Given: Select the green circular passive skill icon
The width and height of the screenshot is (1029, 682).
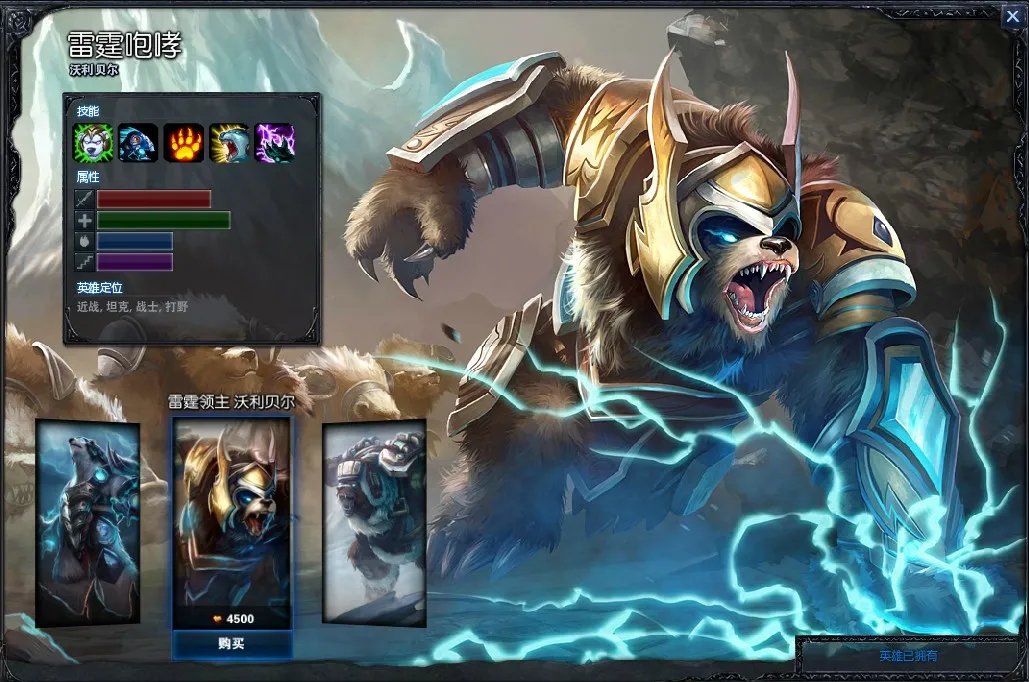Looking at the screenshot, I should pos(91,143).
